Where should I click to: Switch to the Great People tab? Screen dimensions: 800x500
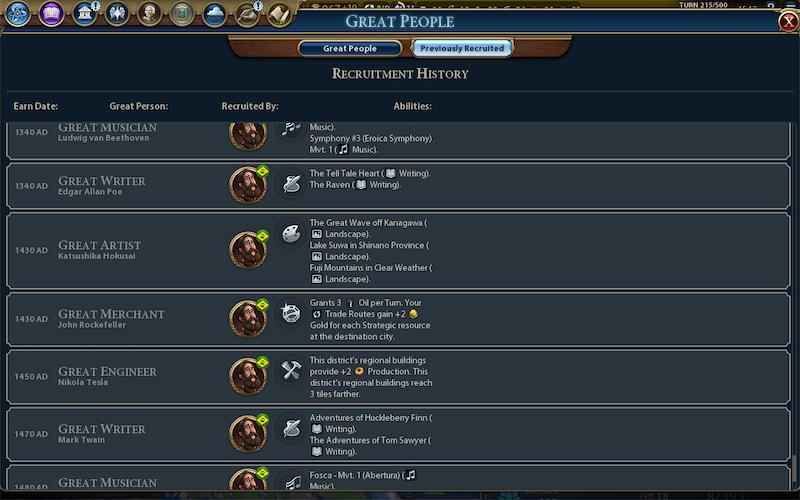point(350,48)
